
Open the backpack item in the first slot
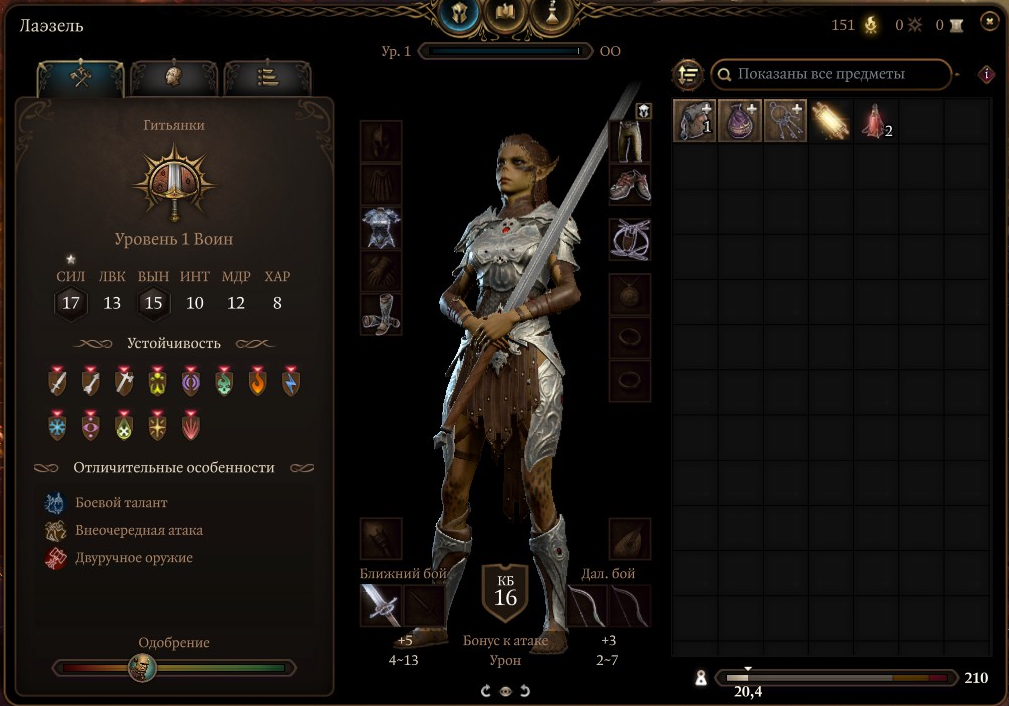pyautogui.click(x=695, y=121)
